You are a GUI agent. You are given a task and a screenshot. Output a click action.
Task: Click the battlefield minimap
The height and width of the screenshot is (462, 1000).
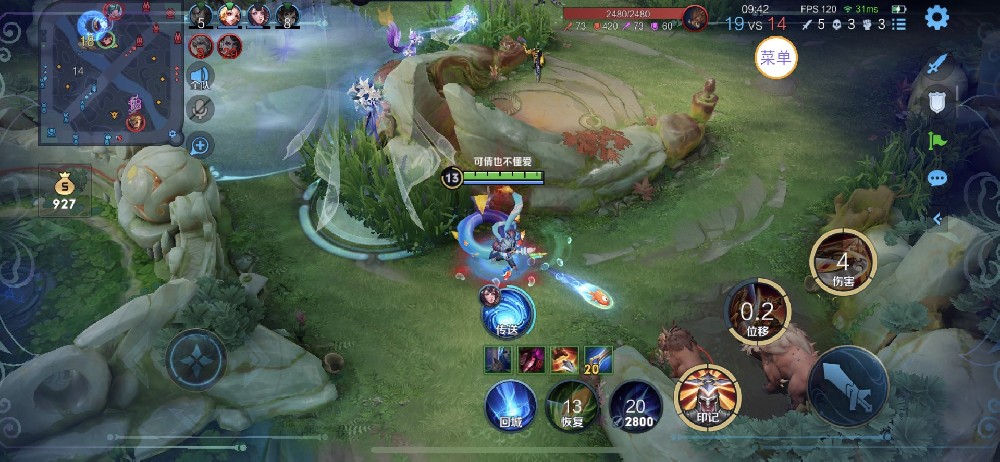click(110, 75)
